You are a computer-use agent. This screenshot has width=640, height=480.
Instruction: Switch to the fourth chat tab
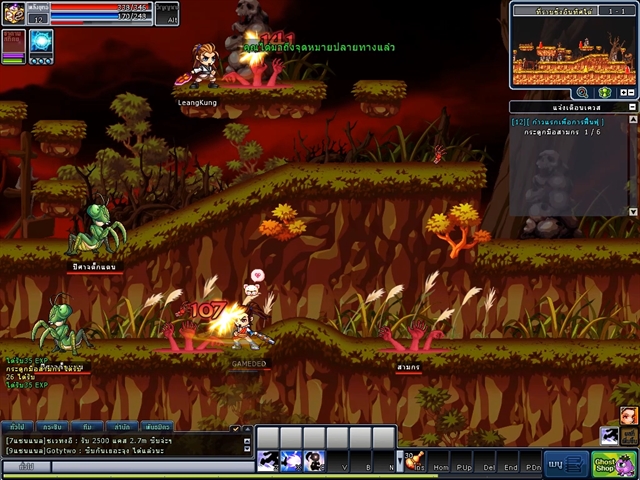click(121, 427)
